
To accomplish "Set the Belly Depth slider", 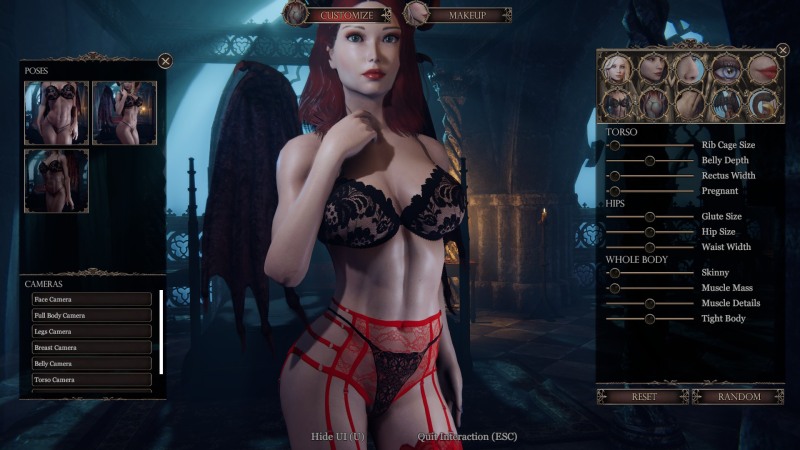I will pos(650,160).
